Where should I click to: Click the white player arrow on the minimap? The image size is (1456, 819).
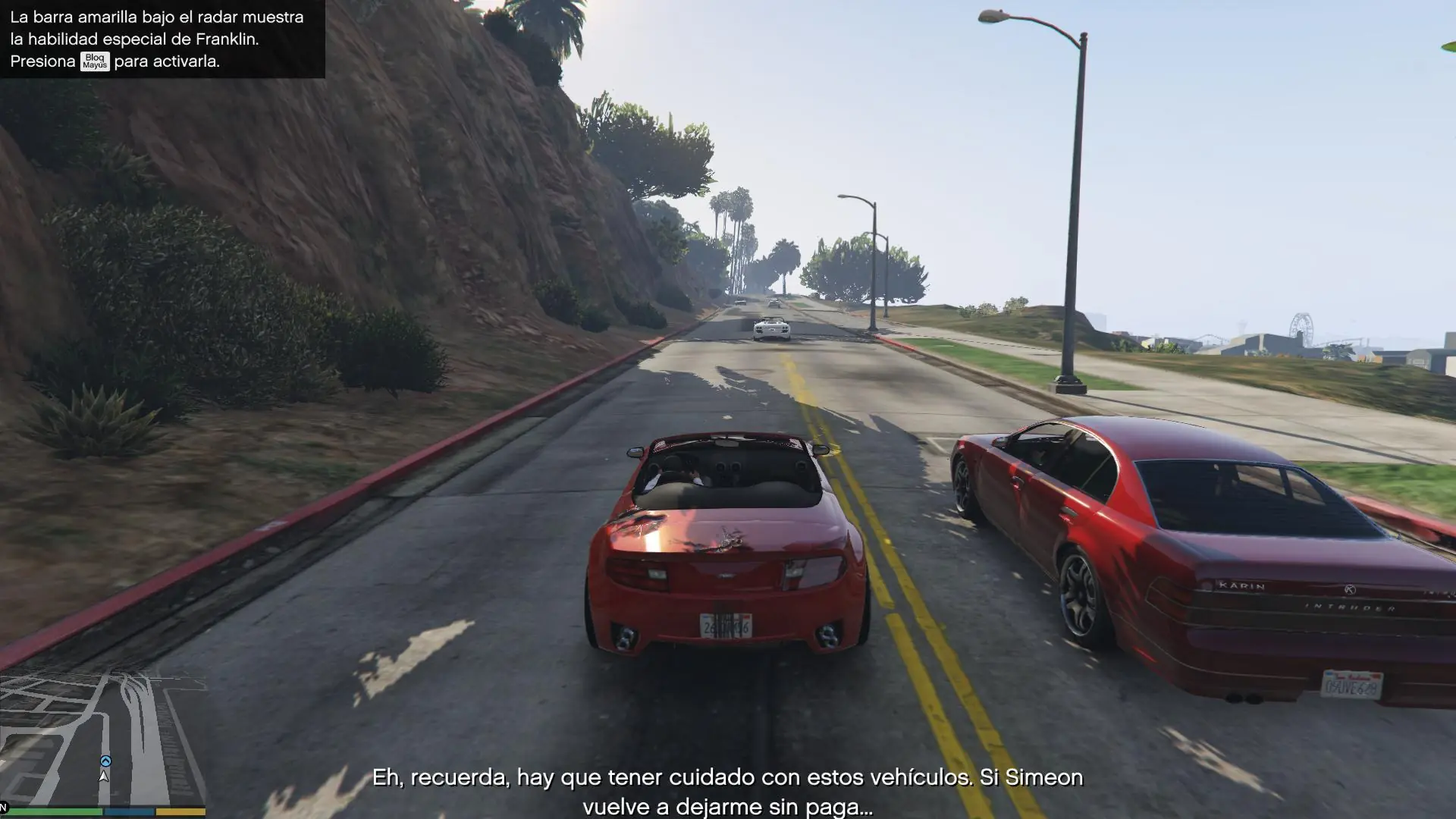[103, 777]
